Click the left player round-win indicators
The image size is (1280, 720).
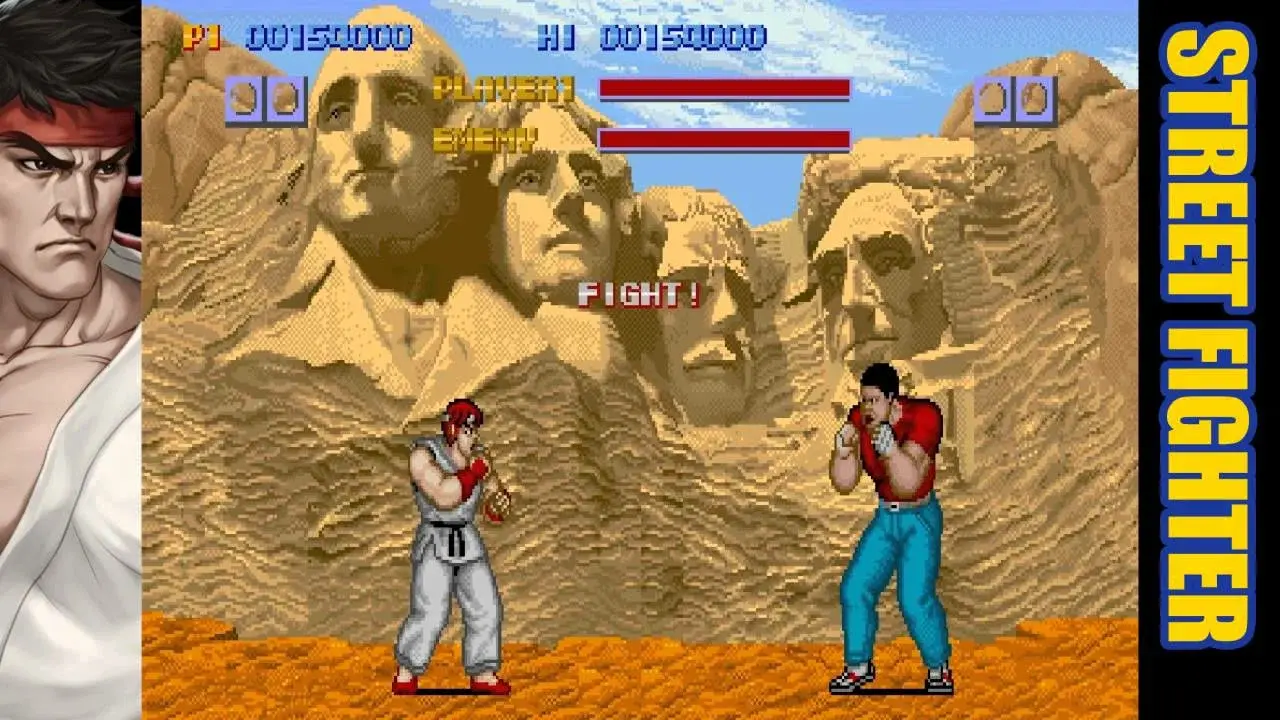pos(265,98)
